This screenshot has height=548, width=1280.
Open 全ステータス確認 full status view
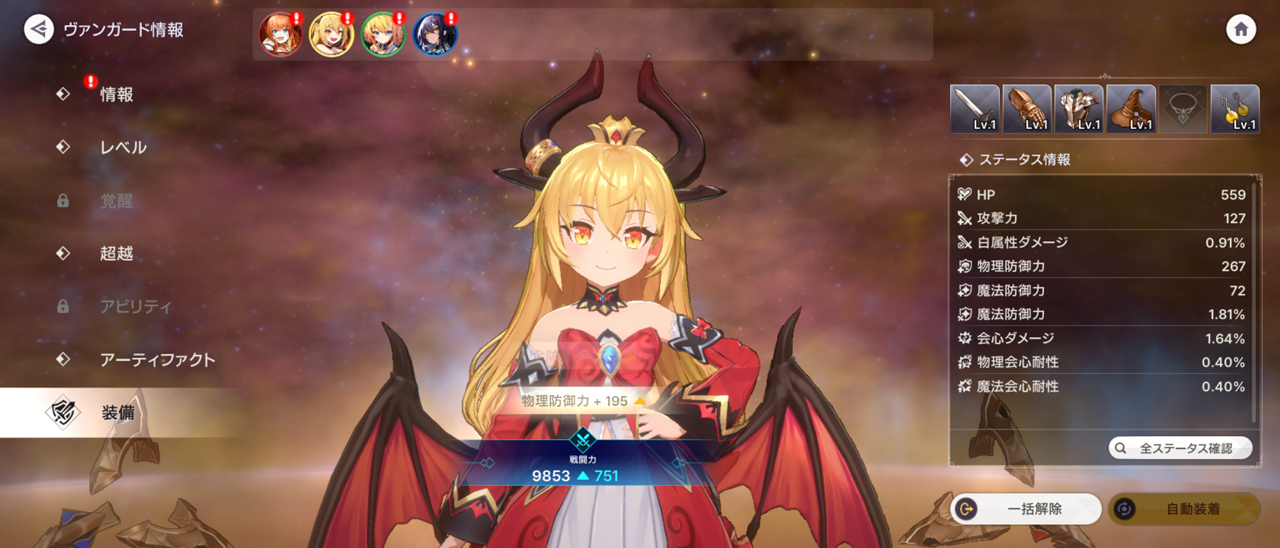point(1180,448)
